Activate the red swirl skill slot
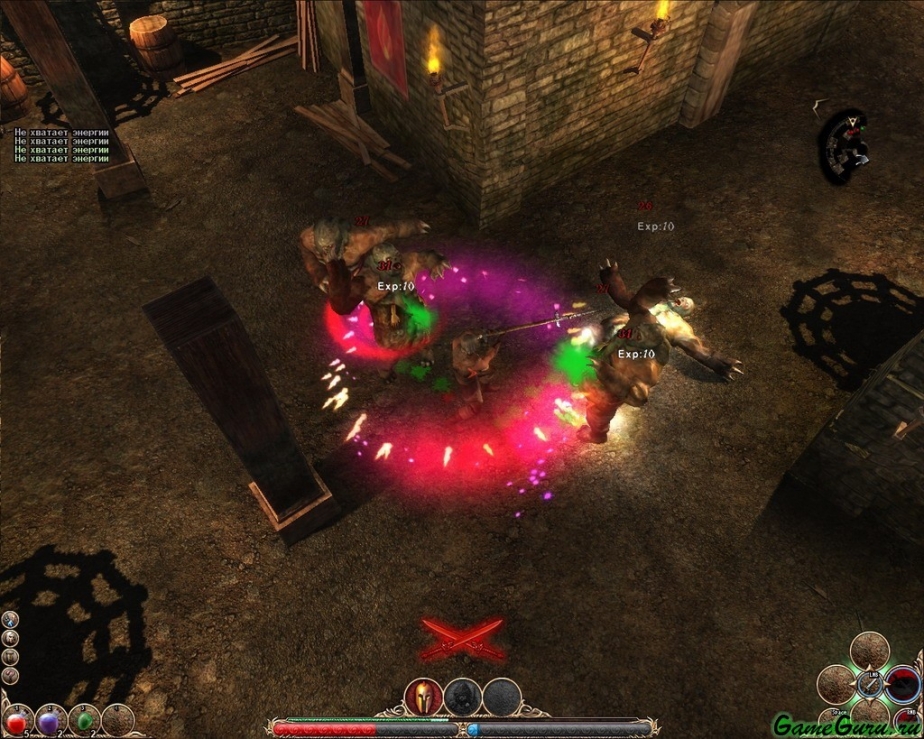This screenshot has width=924, height=739. point(903,684)
